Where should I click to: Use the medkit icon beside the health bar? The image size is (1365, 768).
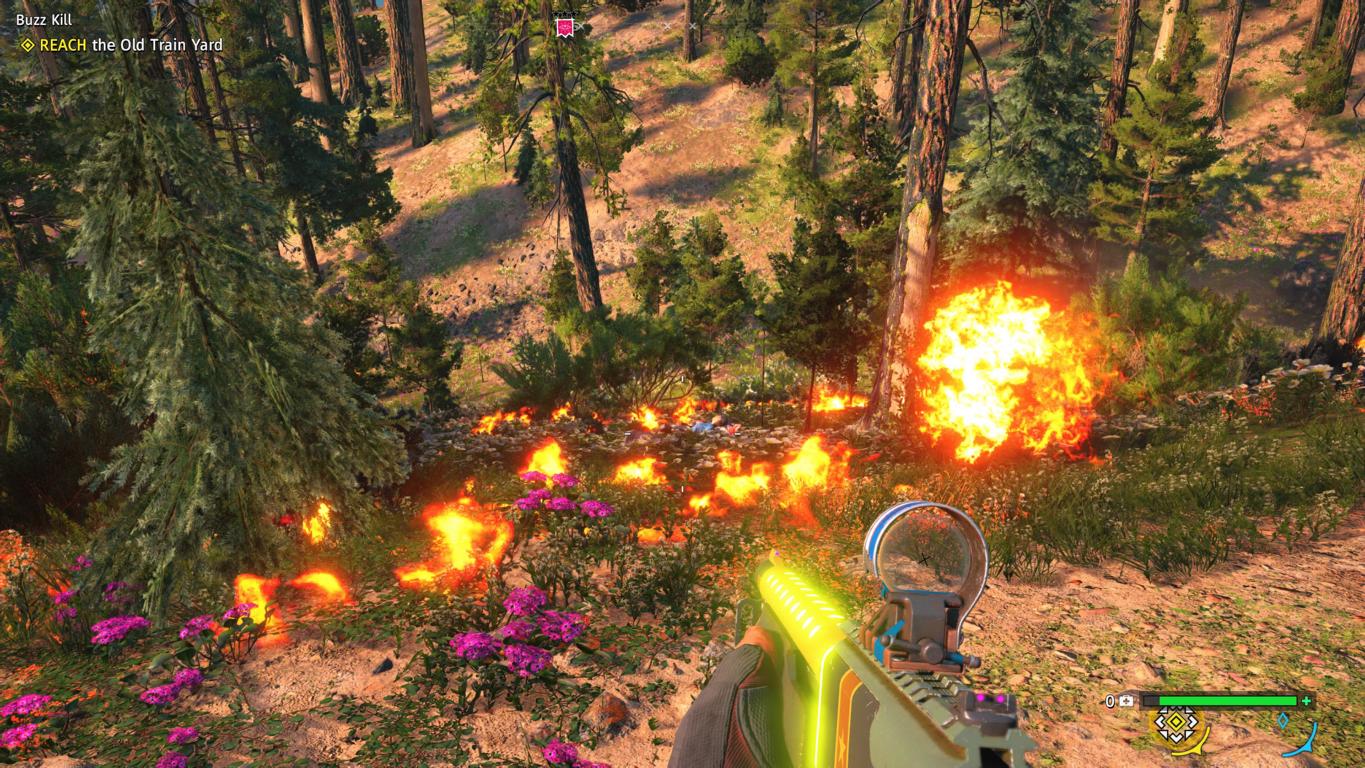pos(1127,701)
